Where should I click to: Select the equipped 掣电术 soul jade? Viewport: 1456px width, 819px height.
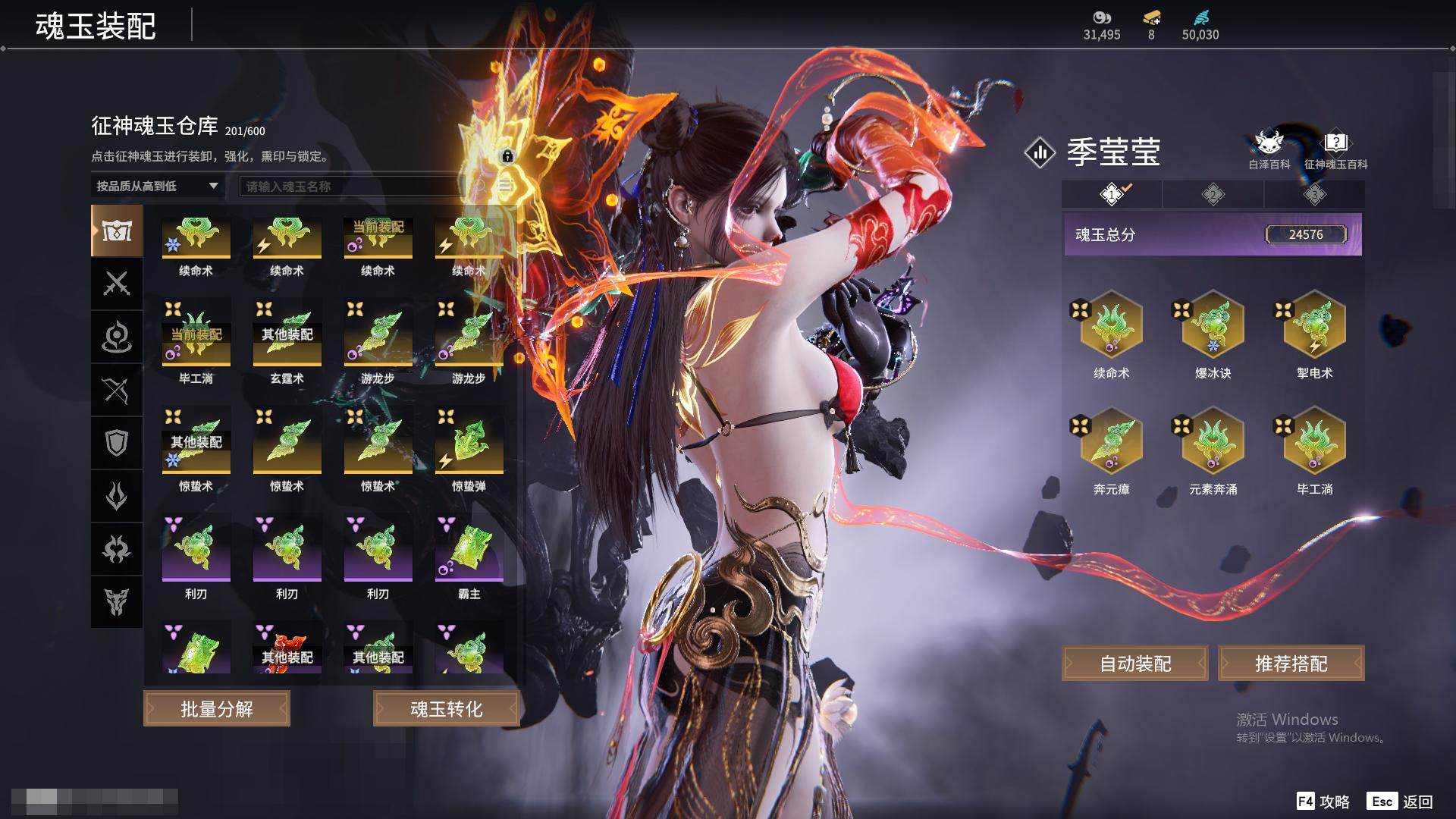click(x=1314, y=326)
